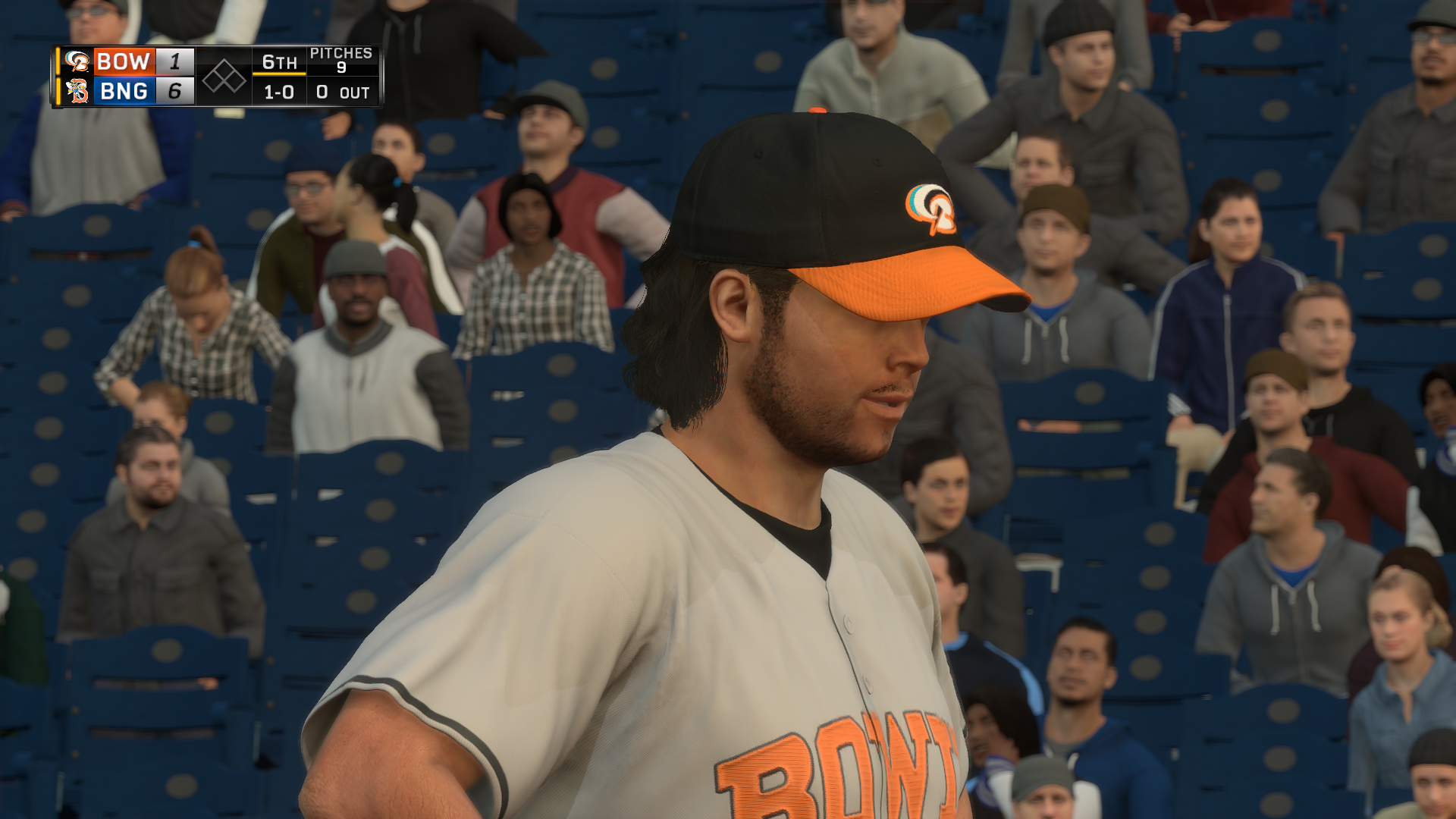
Task: Expand the 6TH inning display
Action: point(279,63)
